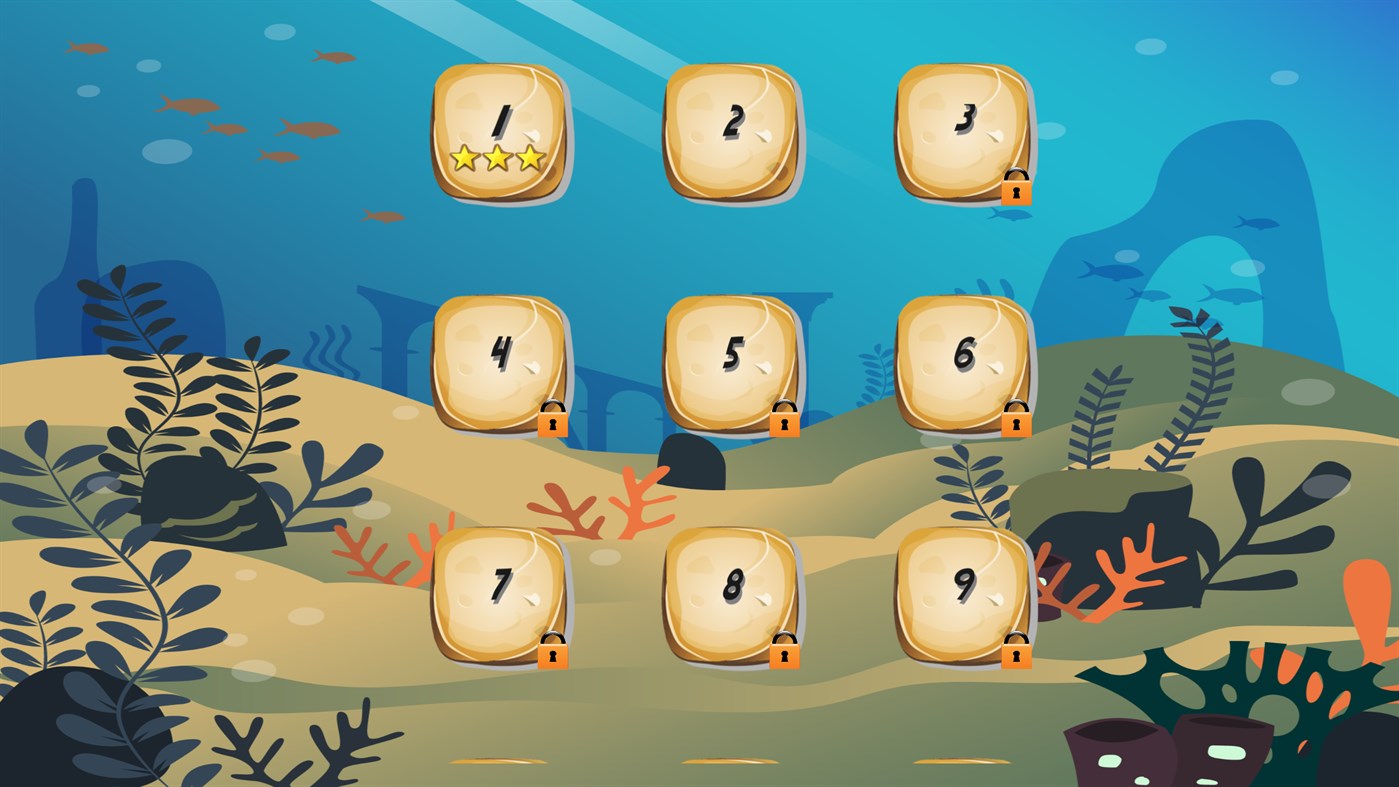The height and width of the screenshot is (787, 1399).
Task: Click the three-star rating on level 1
Action: (x=498, y=158)
